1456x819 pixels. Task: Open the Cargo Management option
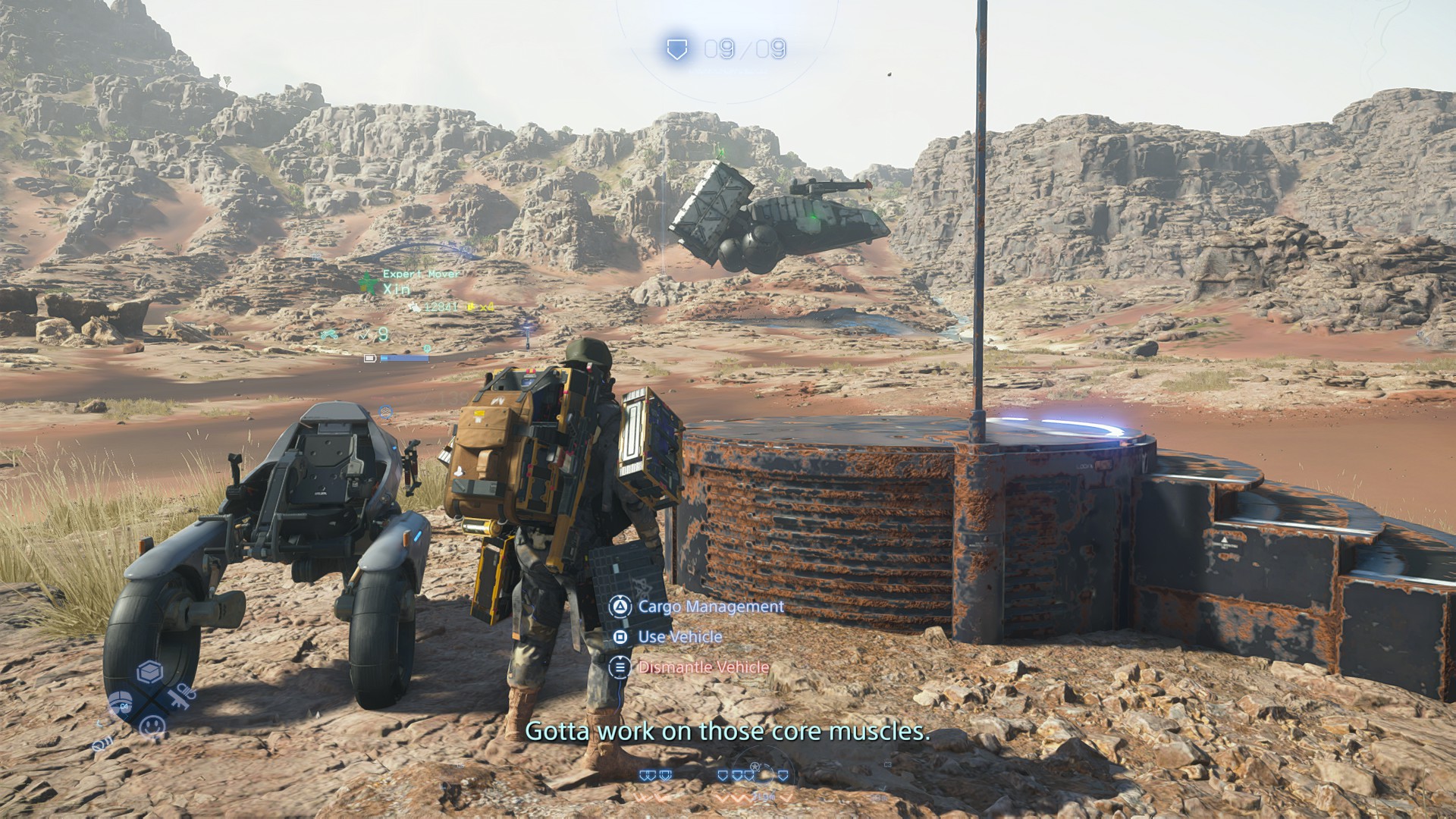710,607
